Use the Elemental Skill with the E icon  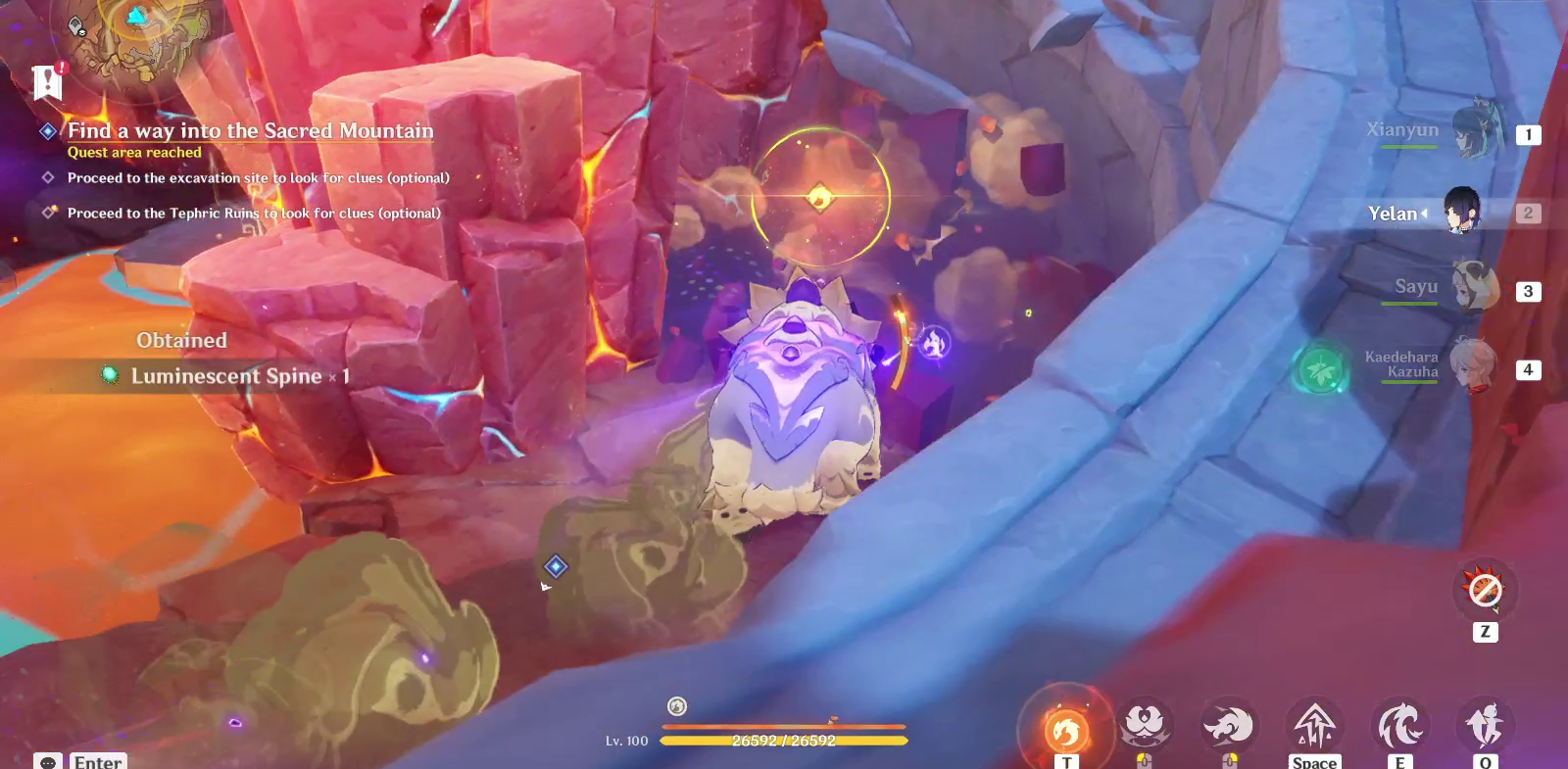[1400, 721]
